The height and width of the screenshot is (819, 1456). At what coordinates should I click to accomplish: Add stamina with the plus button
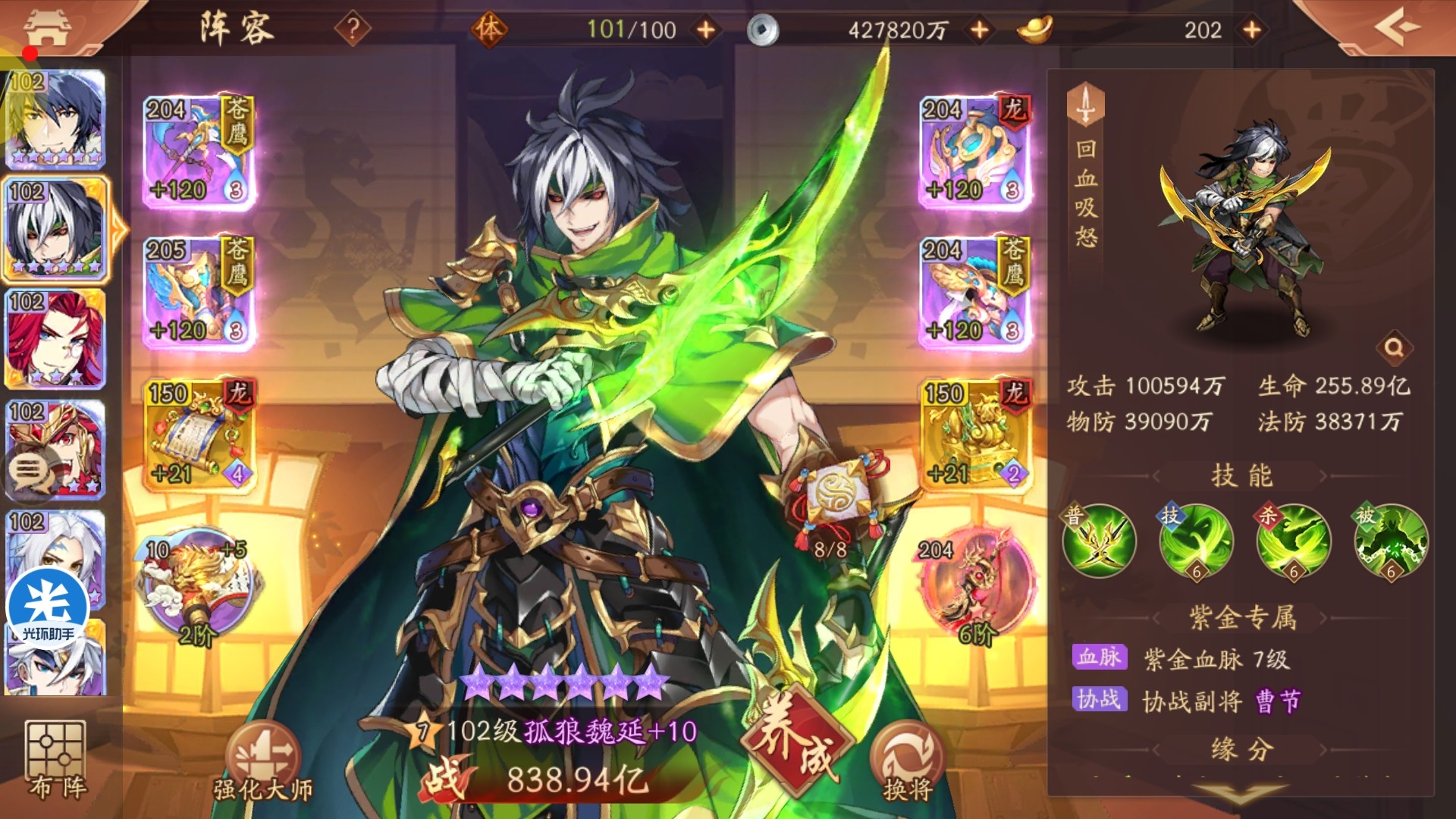tap(706, 30)
